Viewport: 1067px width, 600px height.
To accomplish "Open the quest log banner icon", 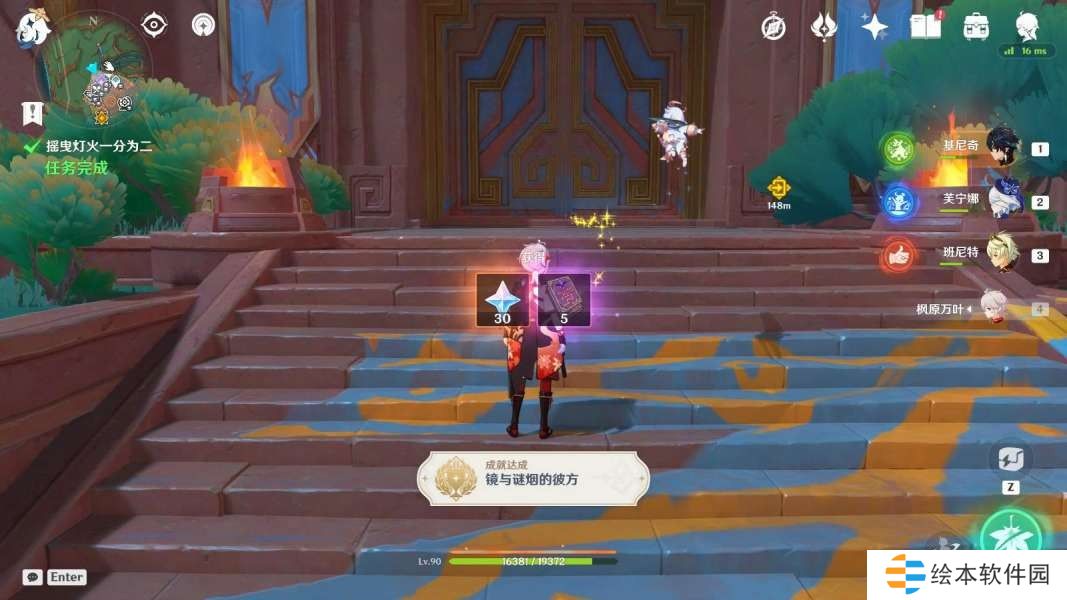I will click(32, 113).
